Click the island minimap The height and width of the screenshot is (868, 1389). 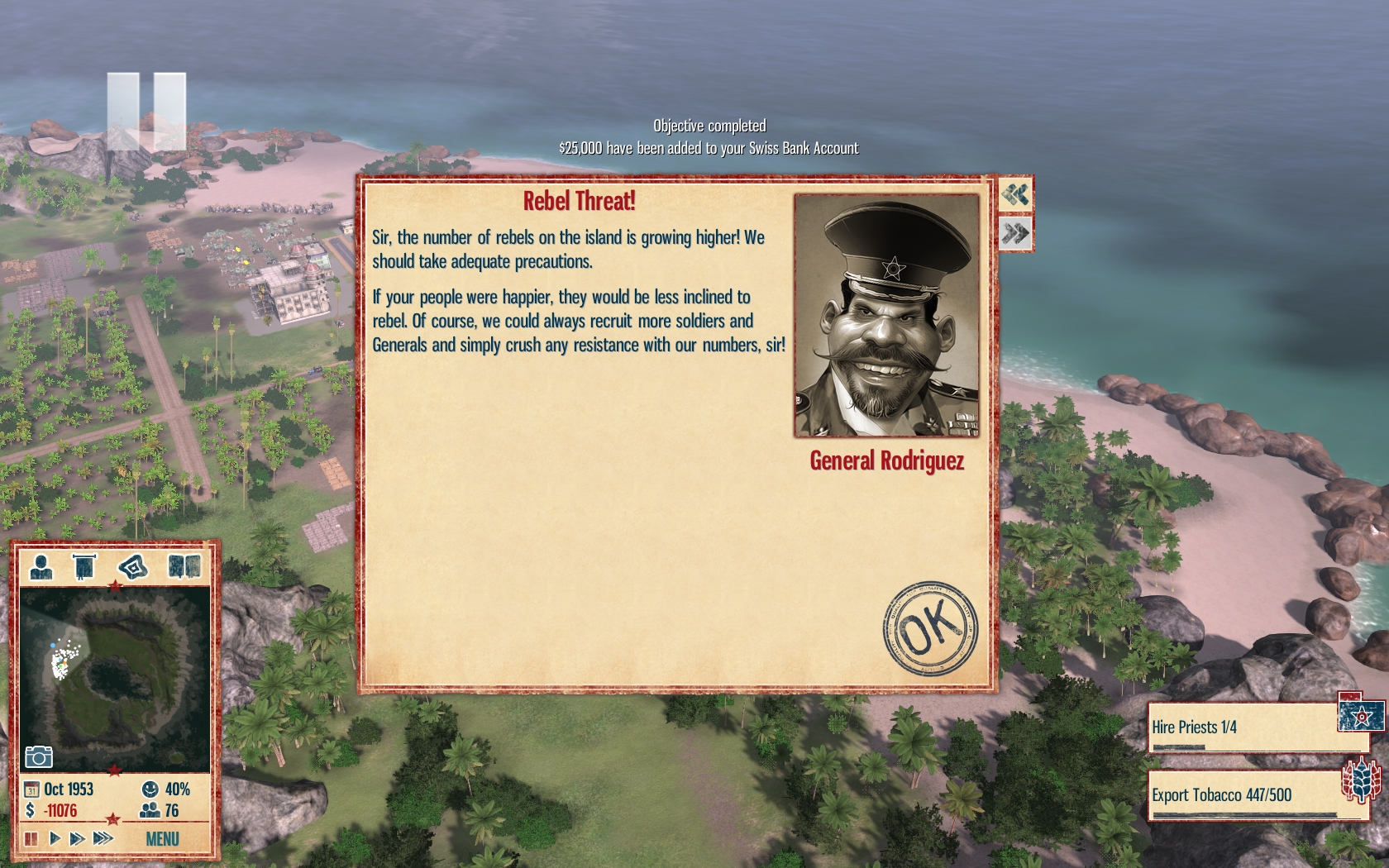point(114,678)
